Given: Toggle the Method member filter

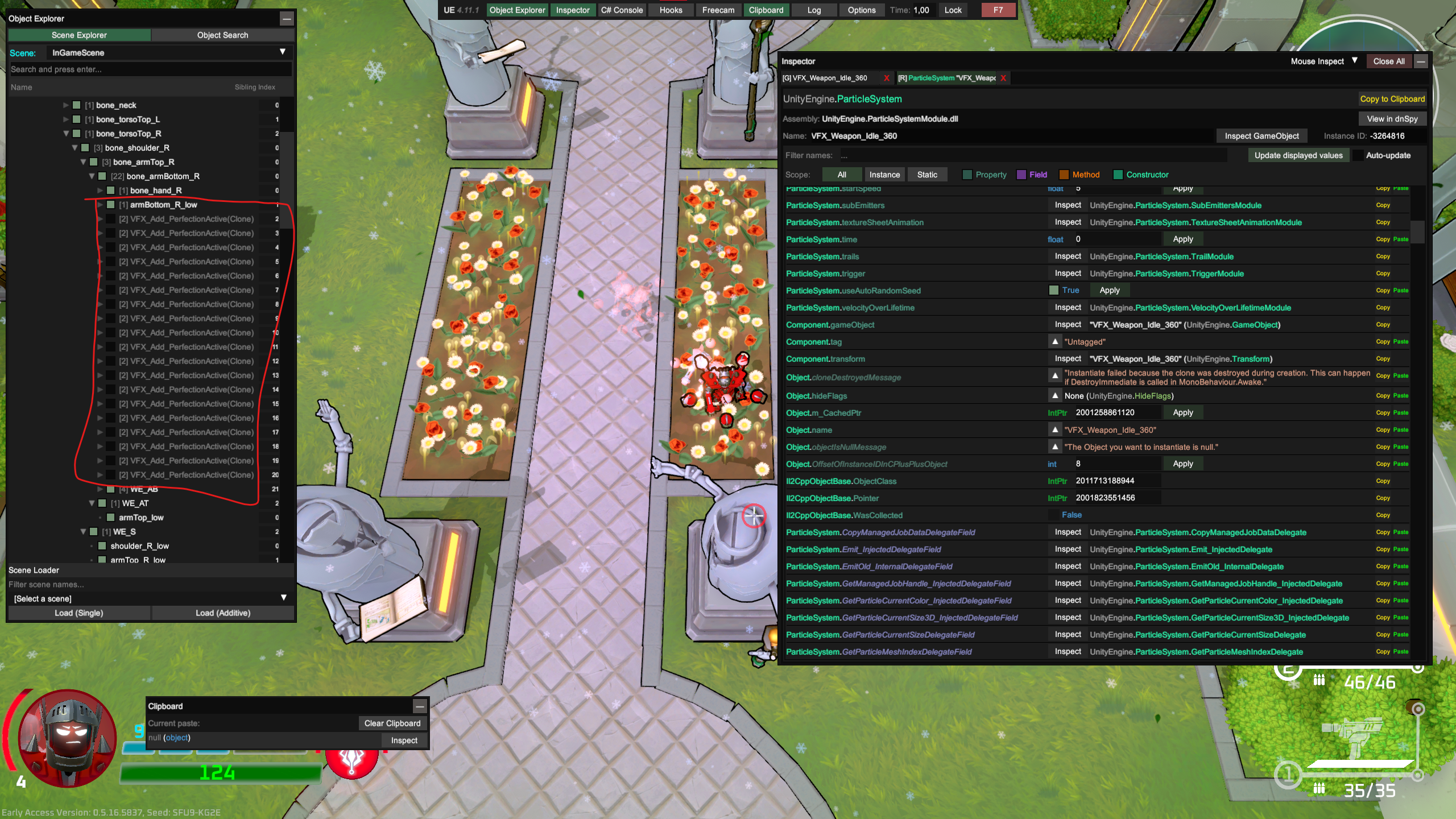Looking at the screenshot, I should click(x=1064, y=175).
